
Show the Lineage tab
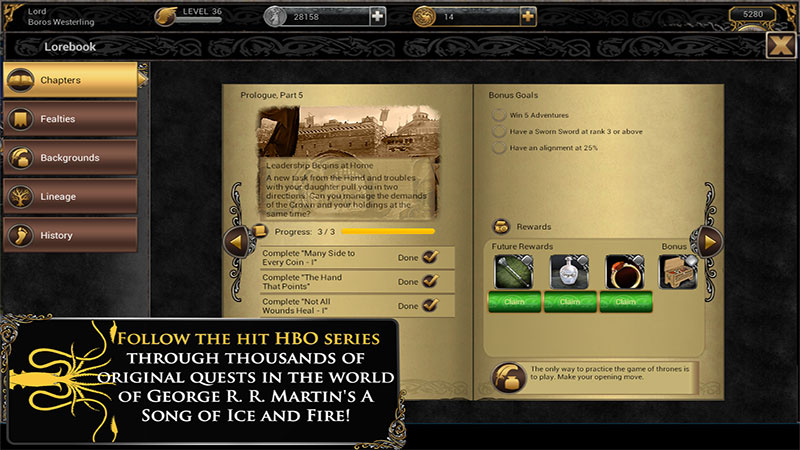[x=70, y=197]
